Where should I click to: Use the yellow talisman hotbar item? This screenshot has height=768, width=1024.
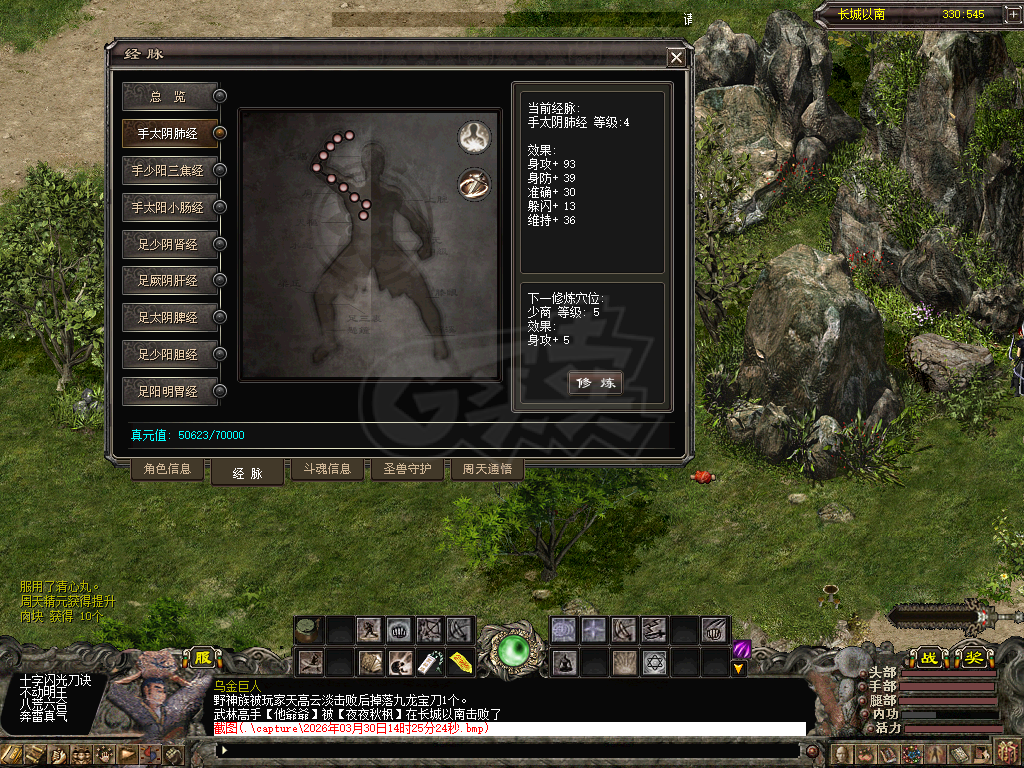(x=461, y=662)
